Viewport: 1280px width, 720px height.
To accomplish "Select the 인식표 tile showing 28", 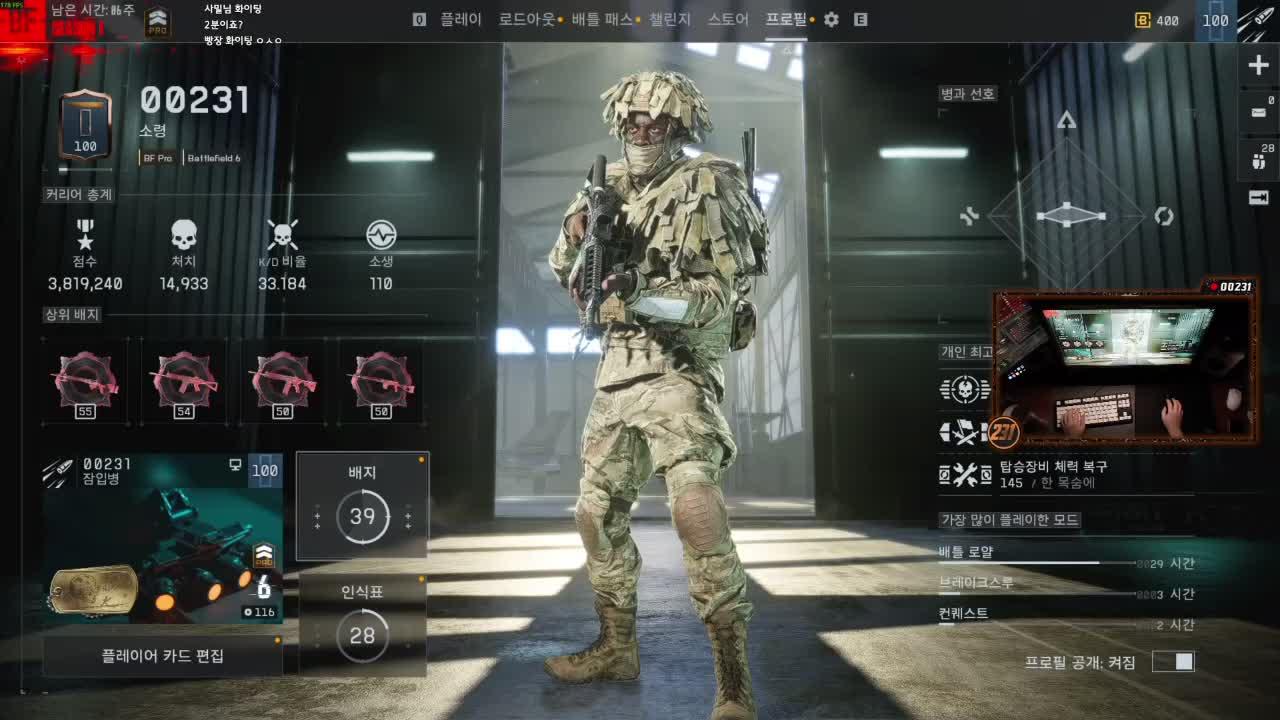I will pos(362,625).
